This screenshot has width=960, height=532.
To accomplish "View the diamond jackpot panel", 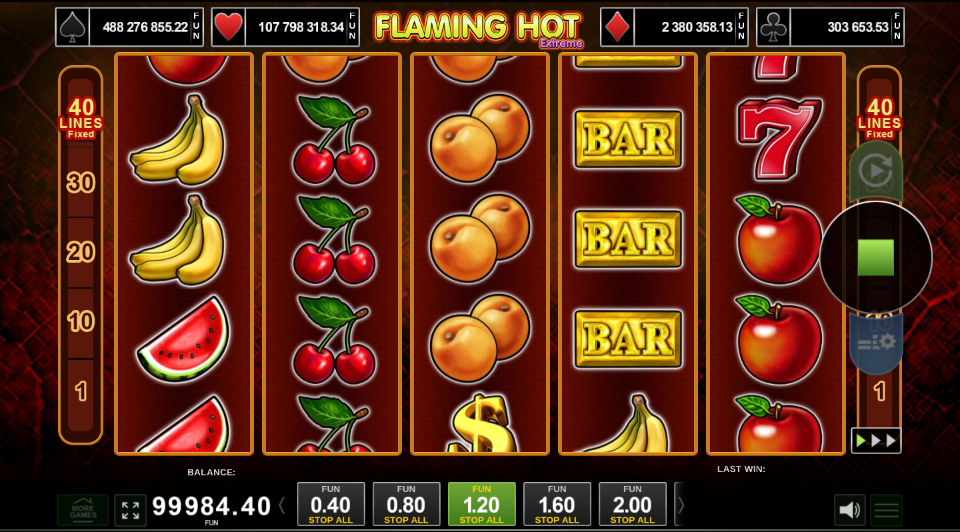I will [674, 27].
